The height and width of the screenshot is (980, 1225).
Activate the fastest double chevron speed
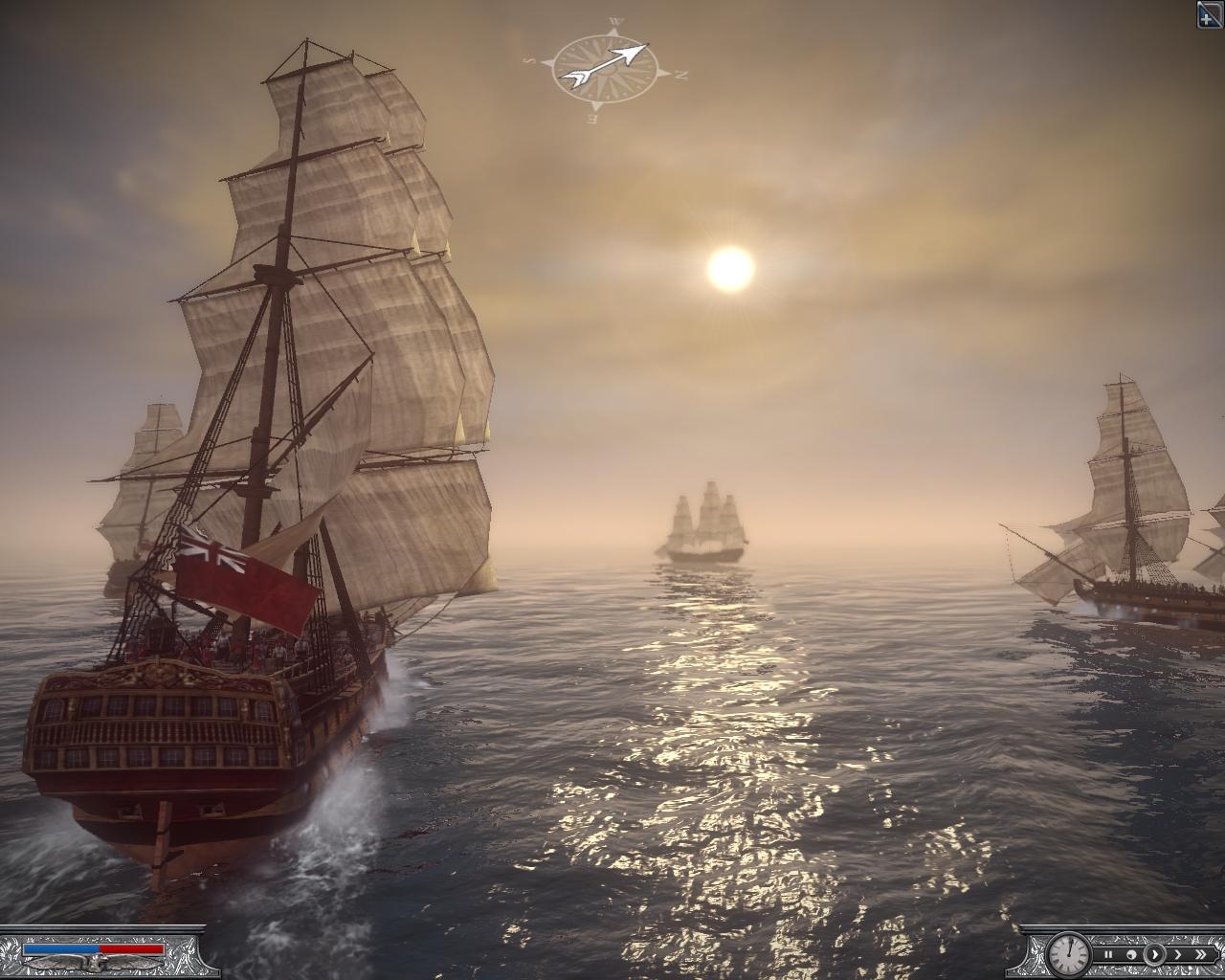click(1199, 954)
